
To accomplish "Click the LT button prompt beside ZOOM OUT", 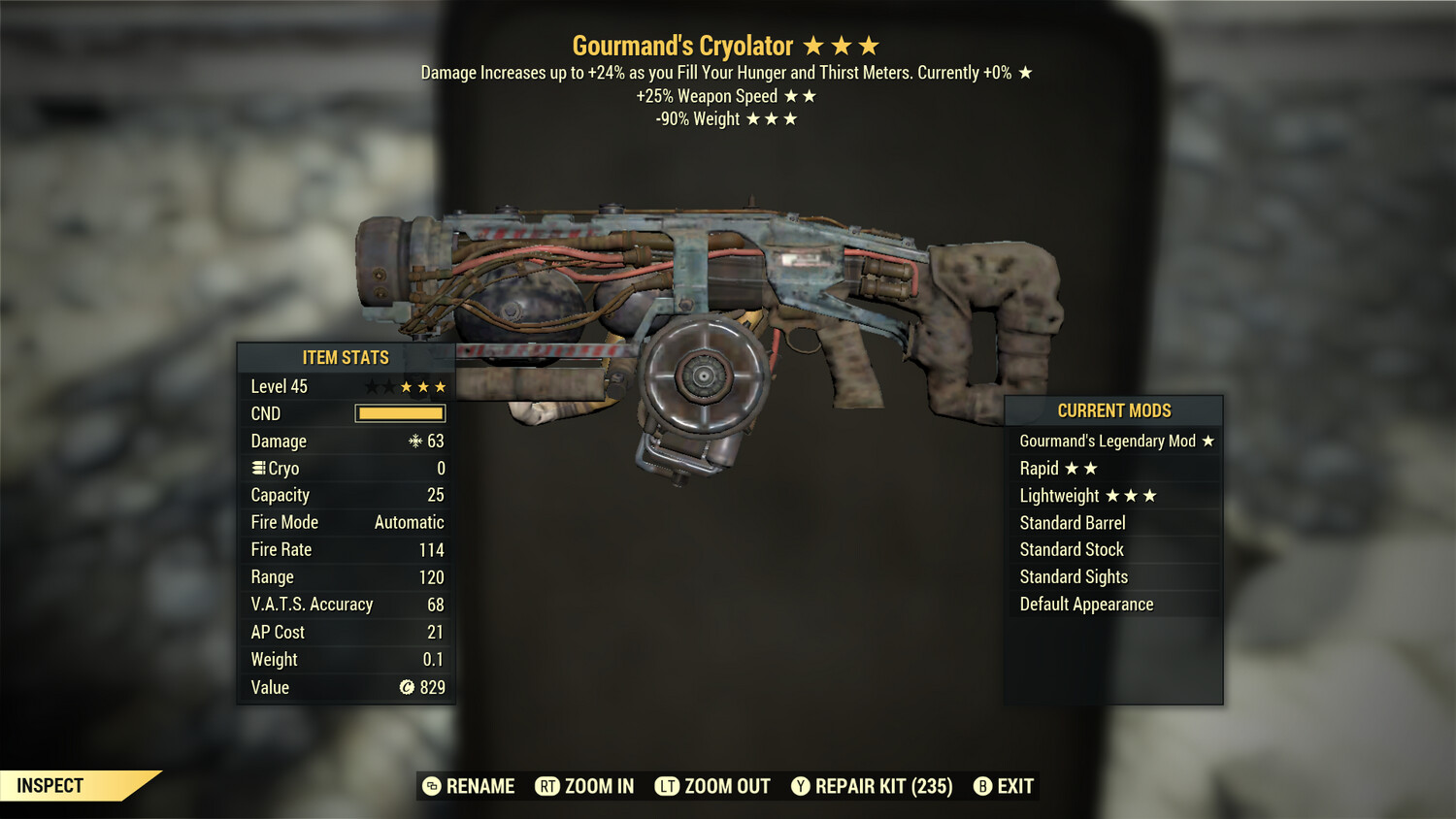I will click(x=668, y=786).
